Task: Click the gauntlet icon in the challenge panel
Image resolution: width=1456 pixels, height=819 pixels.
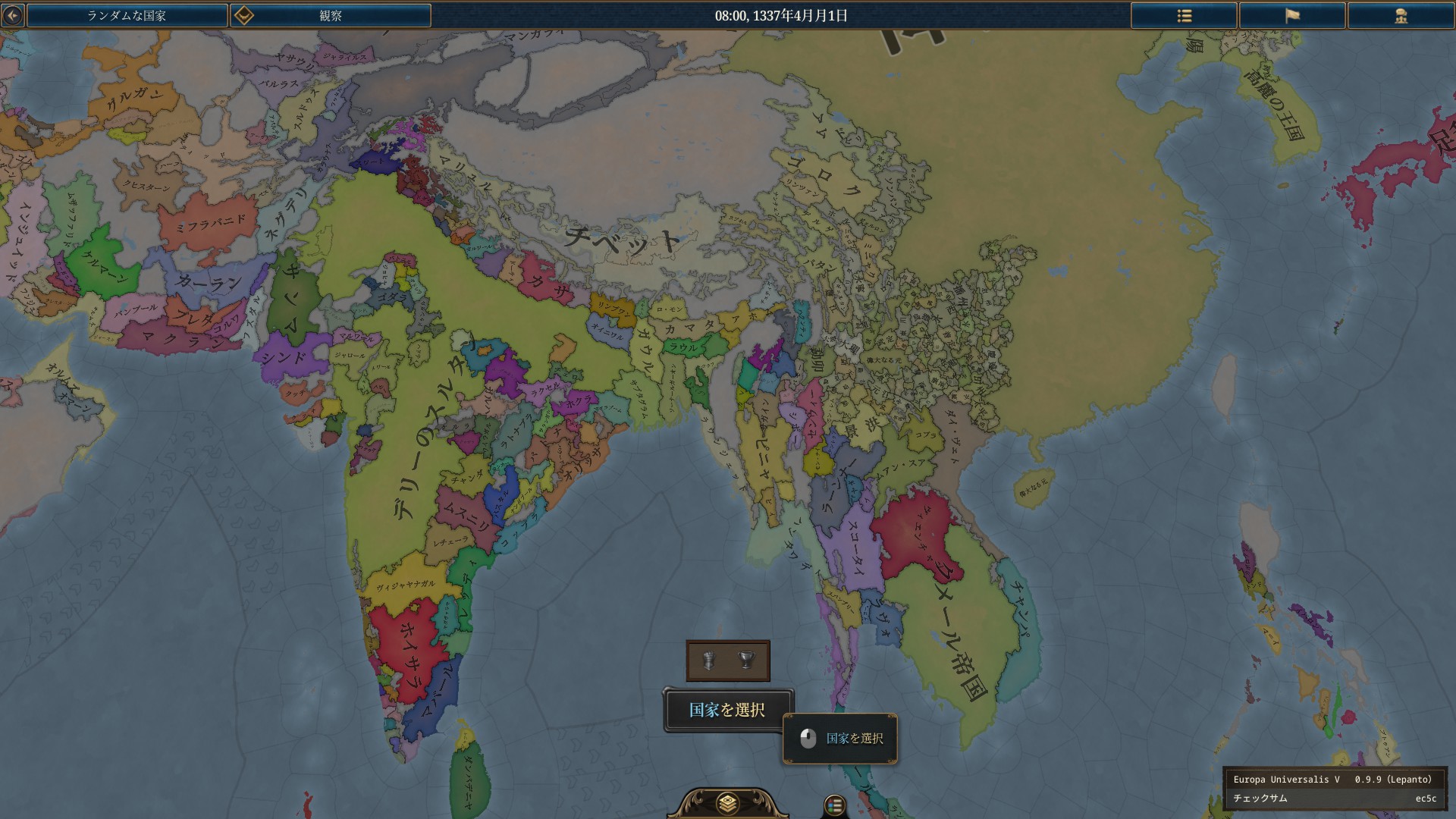Action: tap(708, 660)
